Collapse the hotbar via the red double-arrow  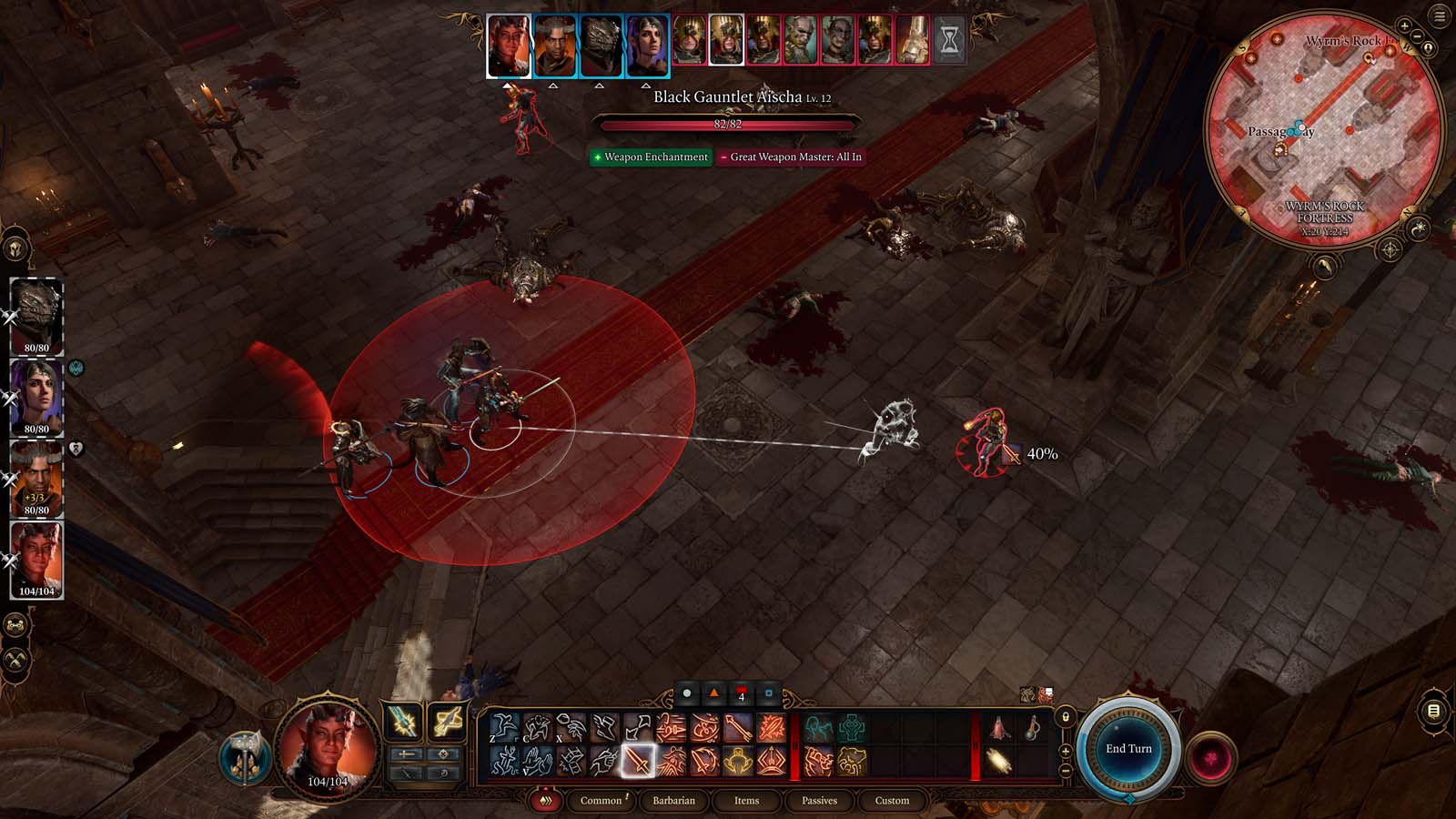pyautogui.click(x=546, y=801)
